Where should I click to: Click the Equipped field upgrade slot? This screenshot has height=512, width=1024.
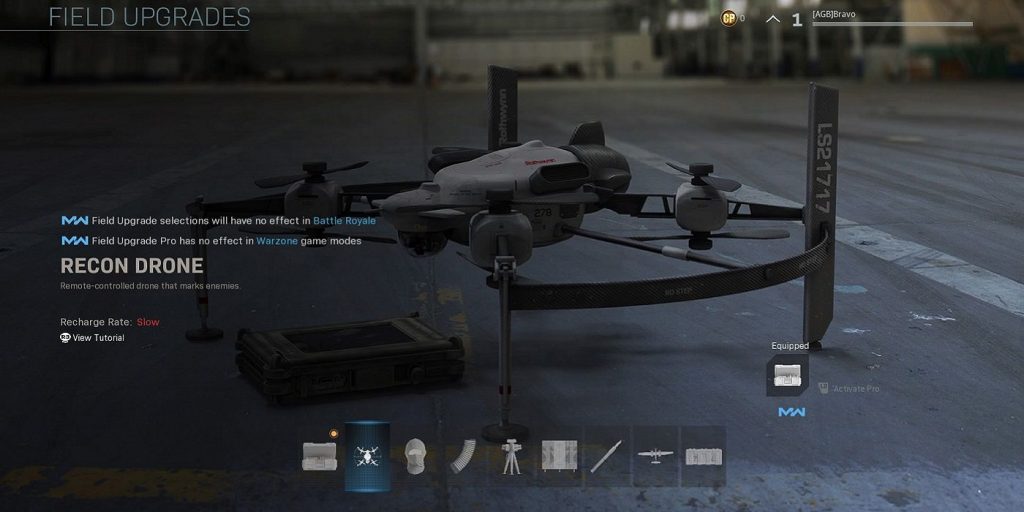point(789,374)
